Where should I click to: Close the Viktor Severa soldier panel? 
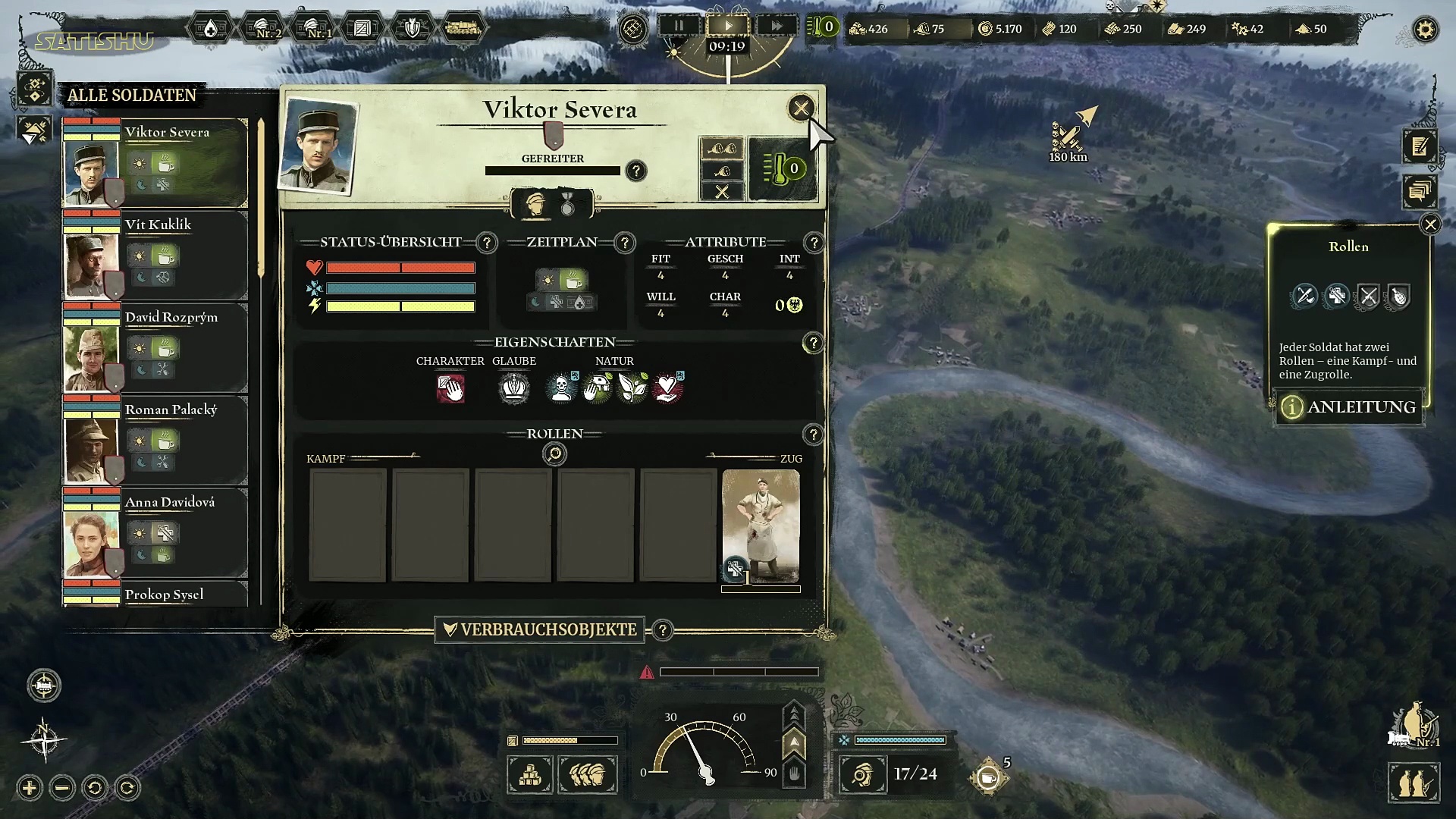[801, 108]
